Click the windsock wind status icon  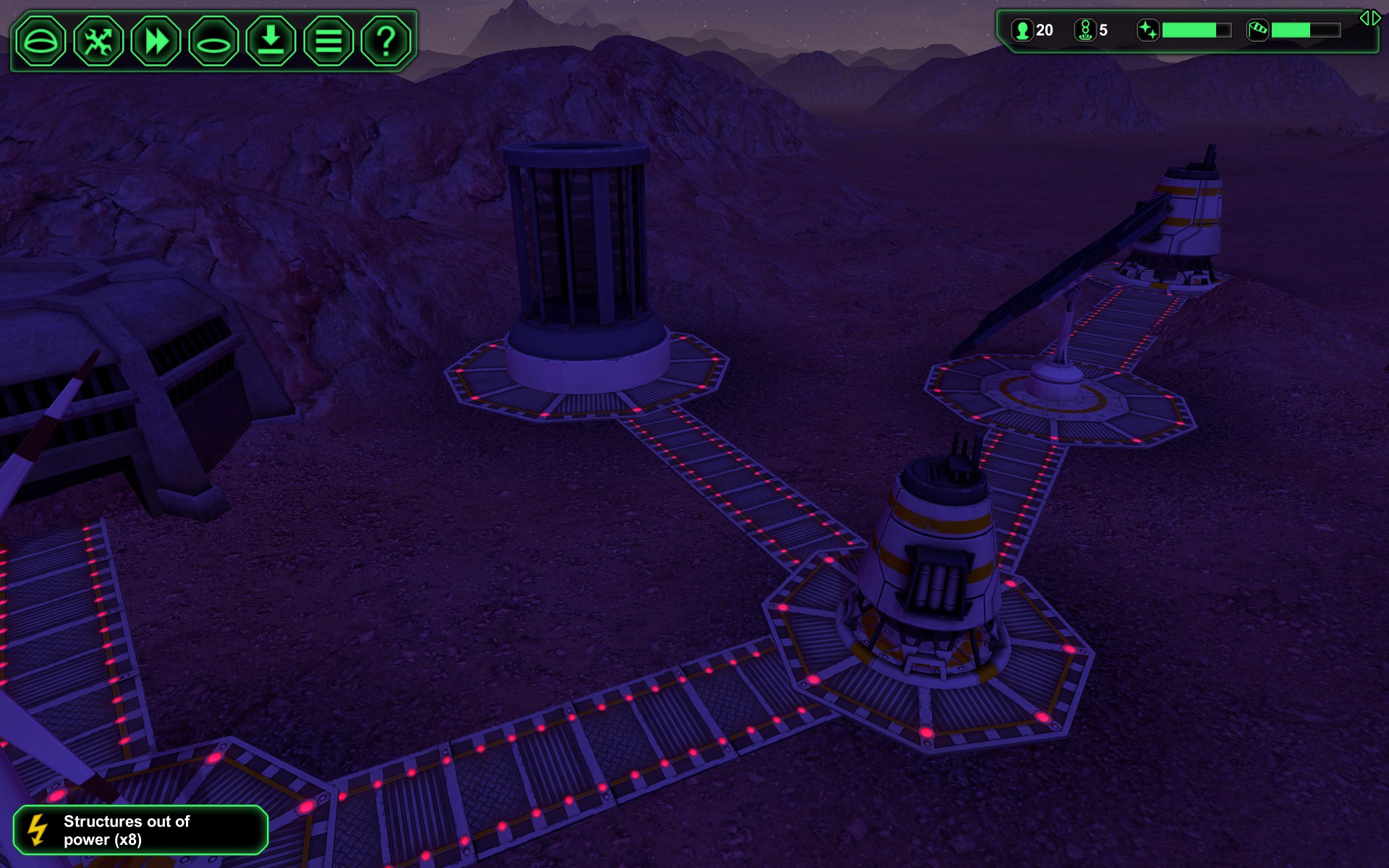click(x=1258, y=30)
